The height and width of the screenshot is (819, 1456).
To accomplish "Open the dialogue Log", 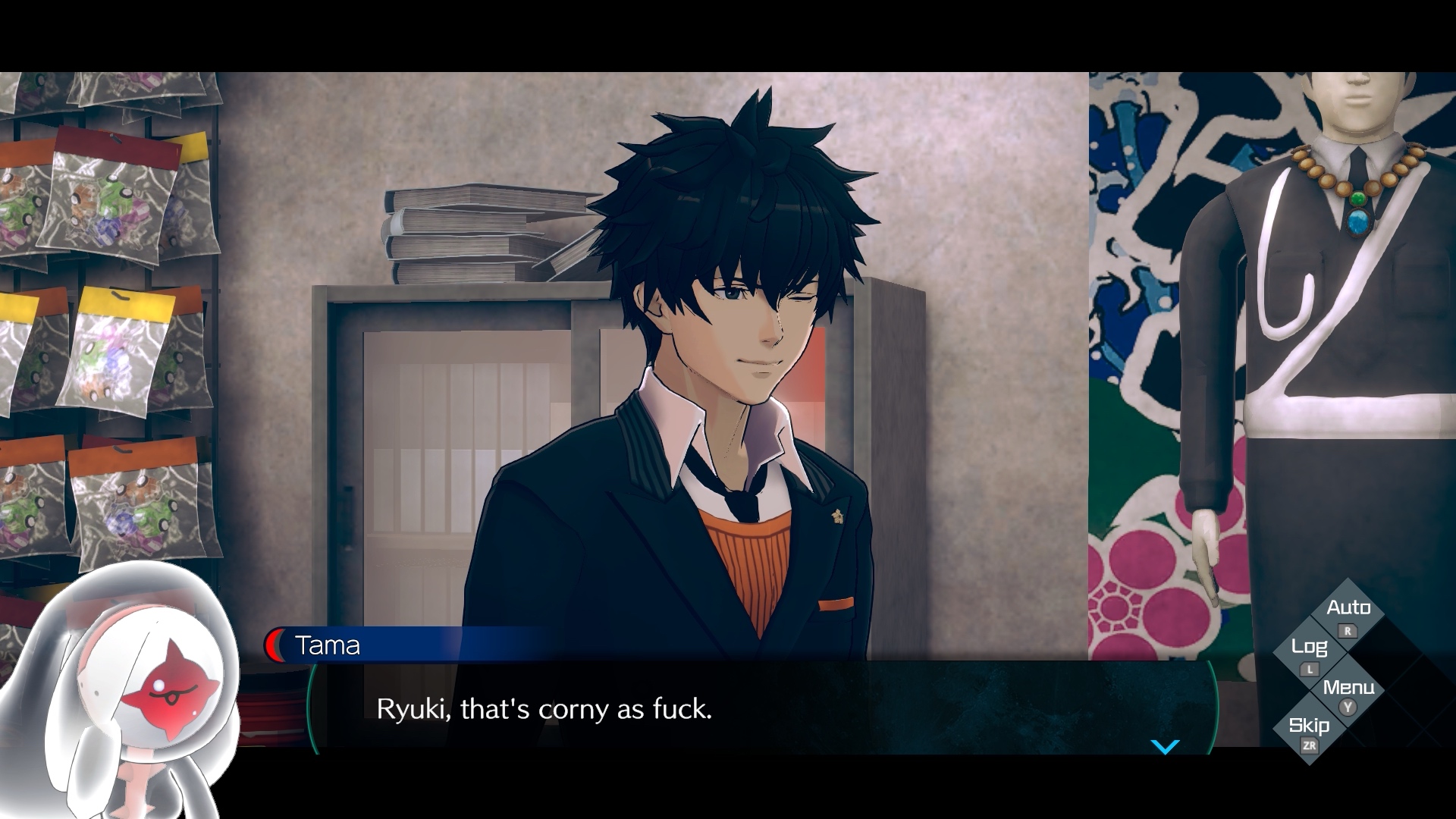I will point(1310,653).
